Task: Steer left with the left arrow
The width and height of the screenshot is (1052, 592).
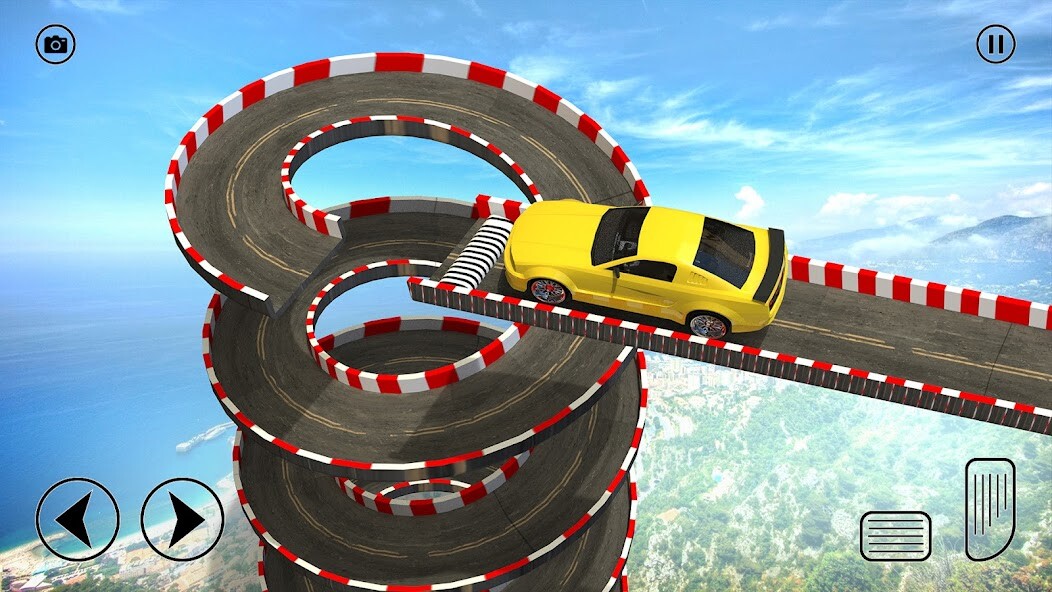Action: pos(77,519)
